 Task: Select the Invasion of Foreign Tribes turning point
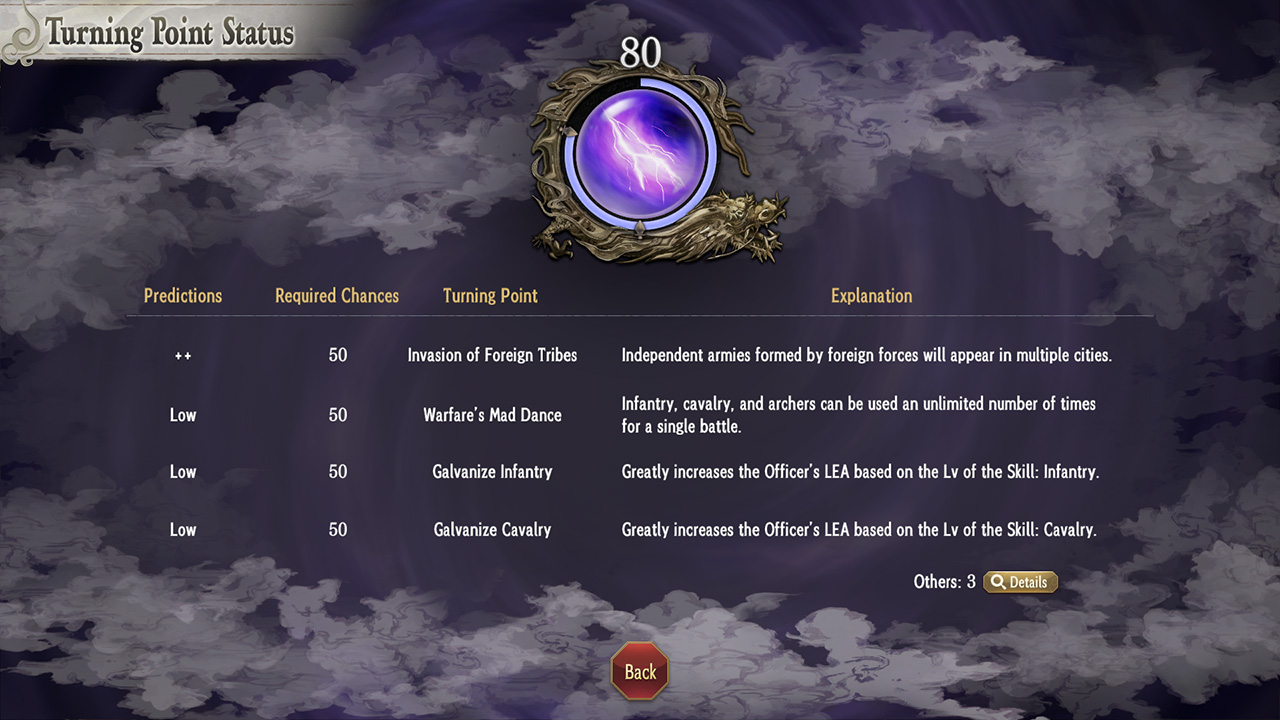click(x=492, y=354)
